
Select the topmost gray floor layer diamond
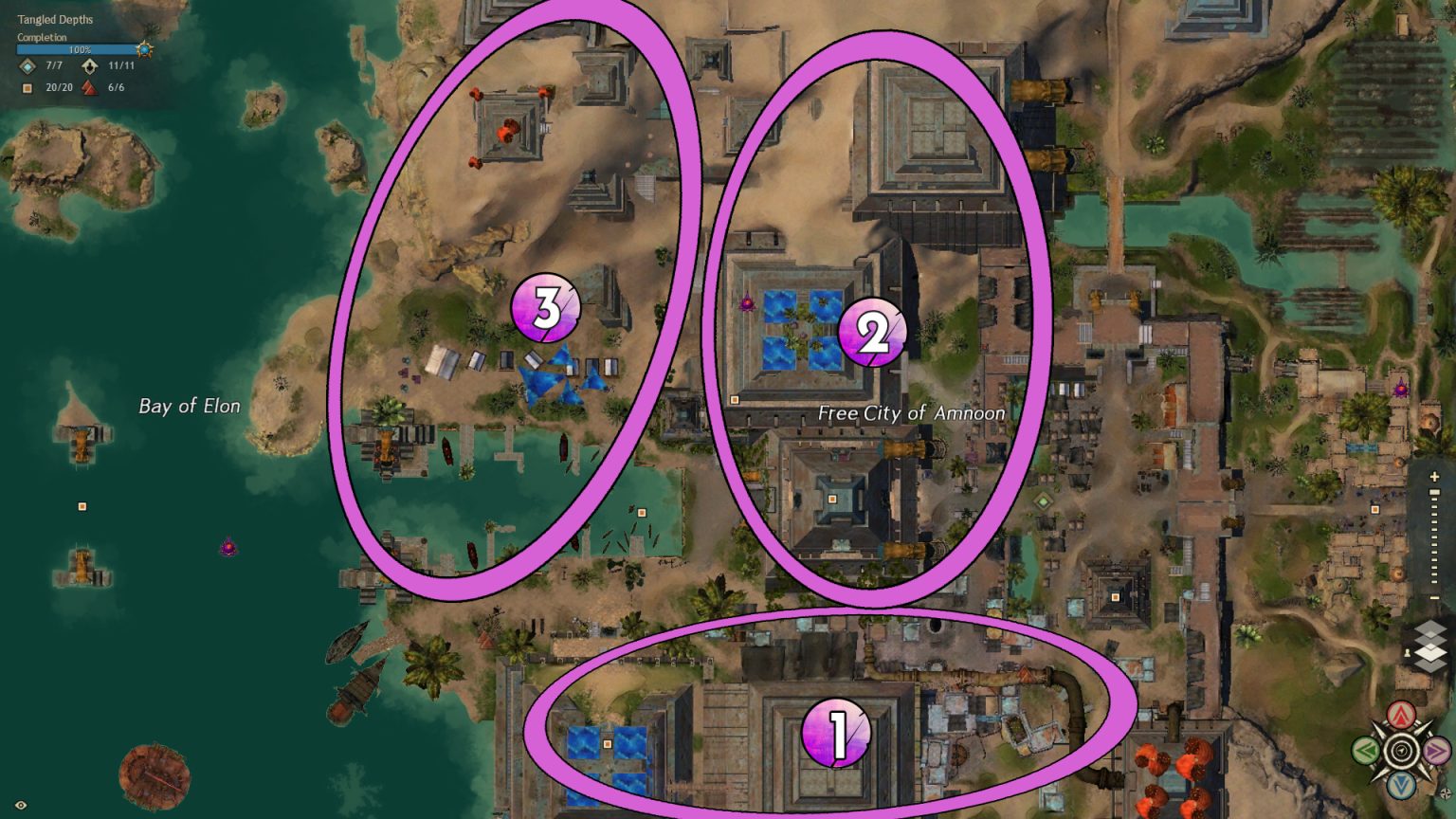pyautogui.click(x=1430, y=628)
